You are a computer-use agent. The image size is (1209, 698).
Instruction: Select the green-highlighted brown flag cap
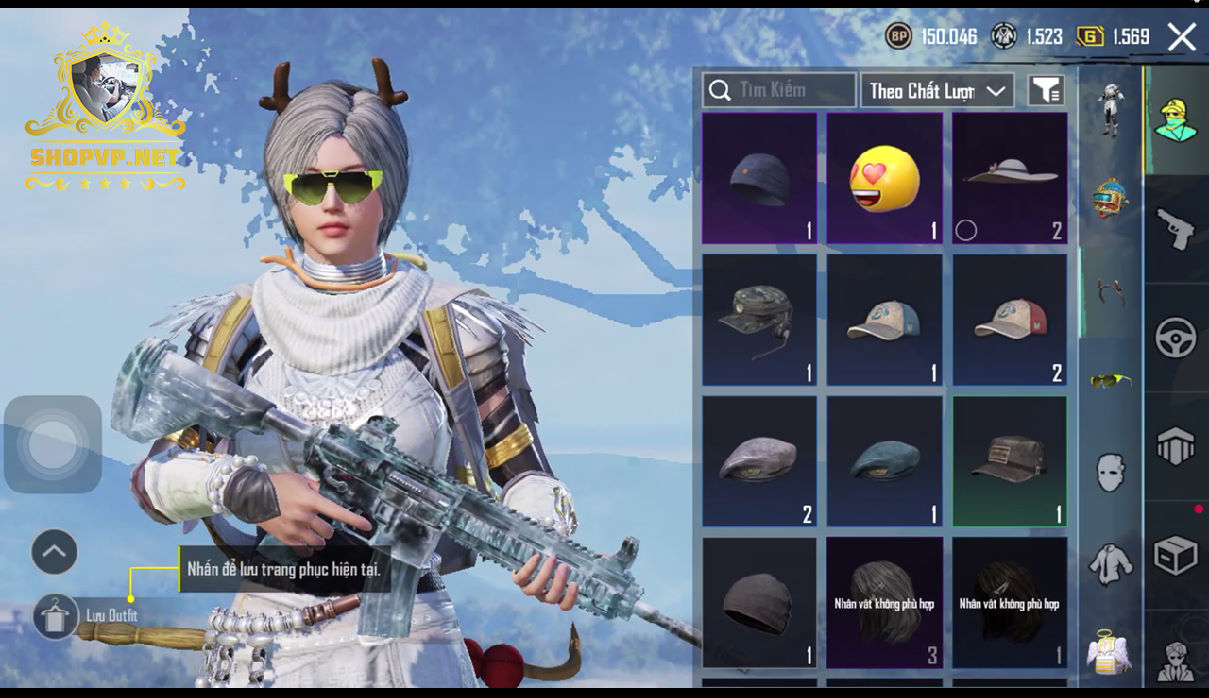coord(1009,461)
